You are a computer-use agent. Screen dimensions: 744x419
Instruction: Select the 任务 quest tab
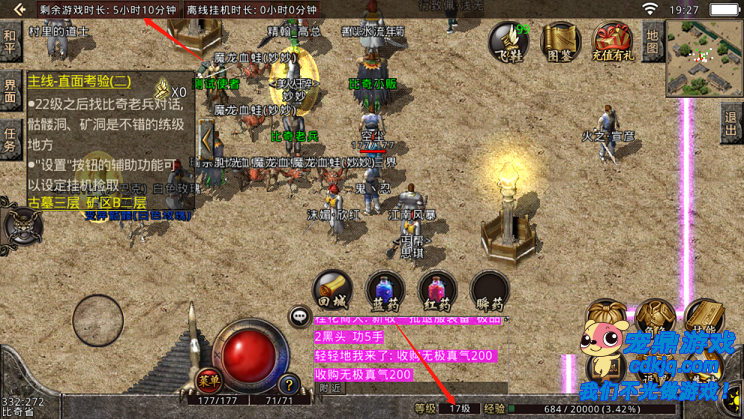click(x=10, y=140)
